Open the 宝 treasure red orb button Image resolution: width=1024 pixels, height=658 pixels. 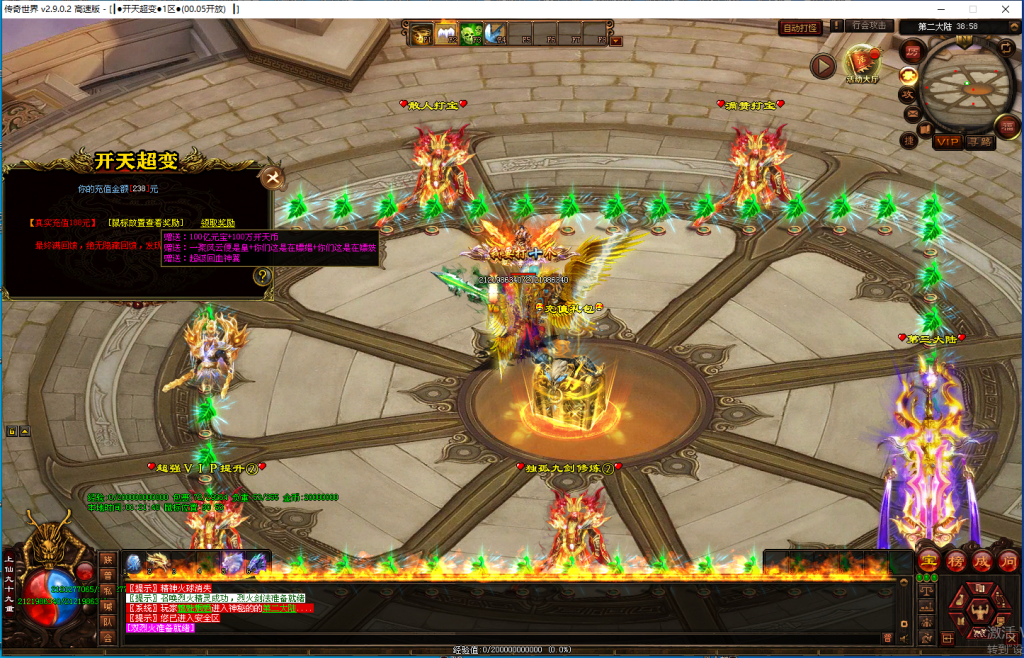coord(929,561)
